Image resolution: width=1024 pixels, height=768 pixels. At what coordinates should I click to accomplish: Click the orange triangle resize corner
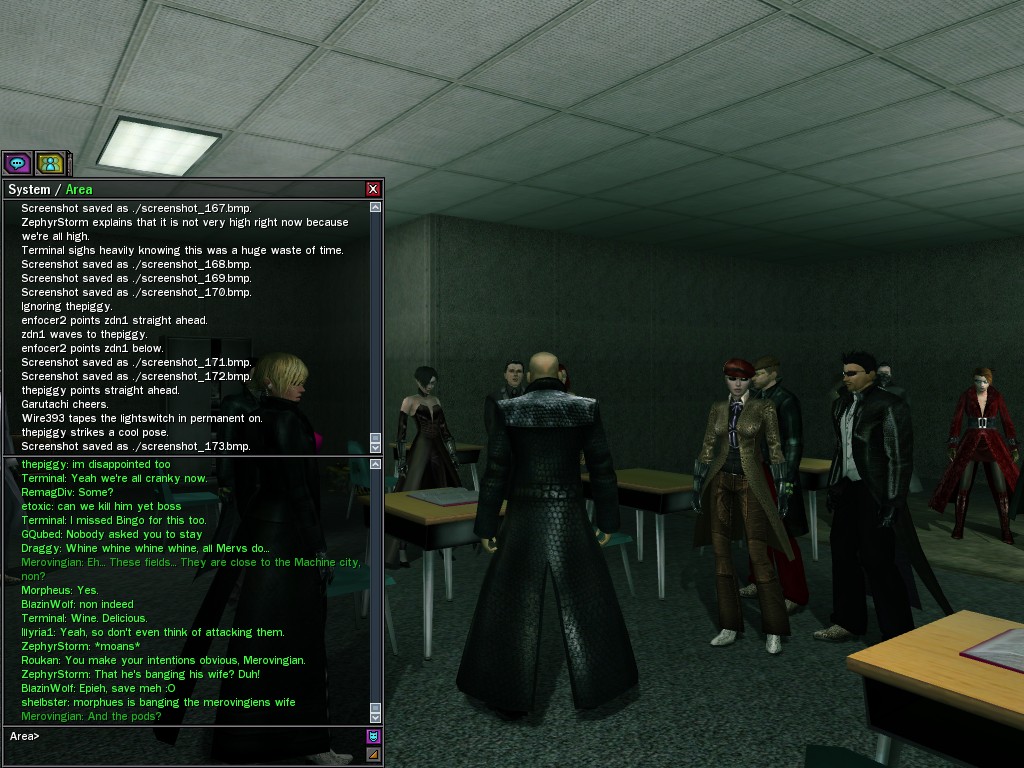[374, 754]
